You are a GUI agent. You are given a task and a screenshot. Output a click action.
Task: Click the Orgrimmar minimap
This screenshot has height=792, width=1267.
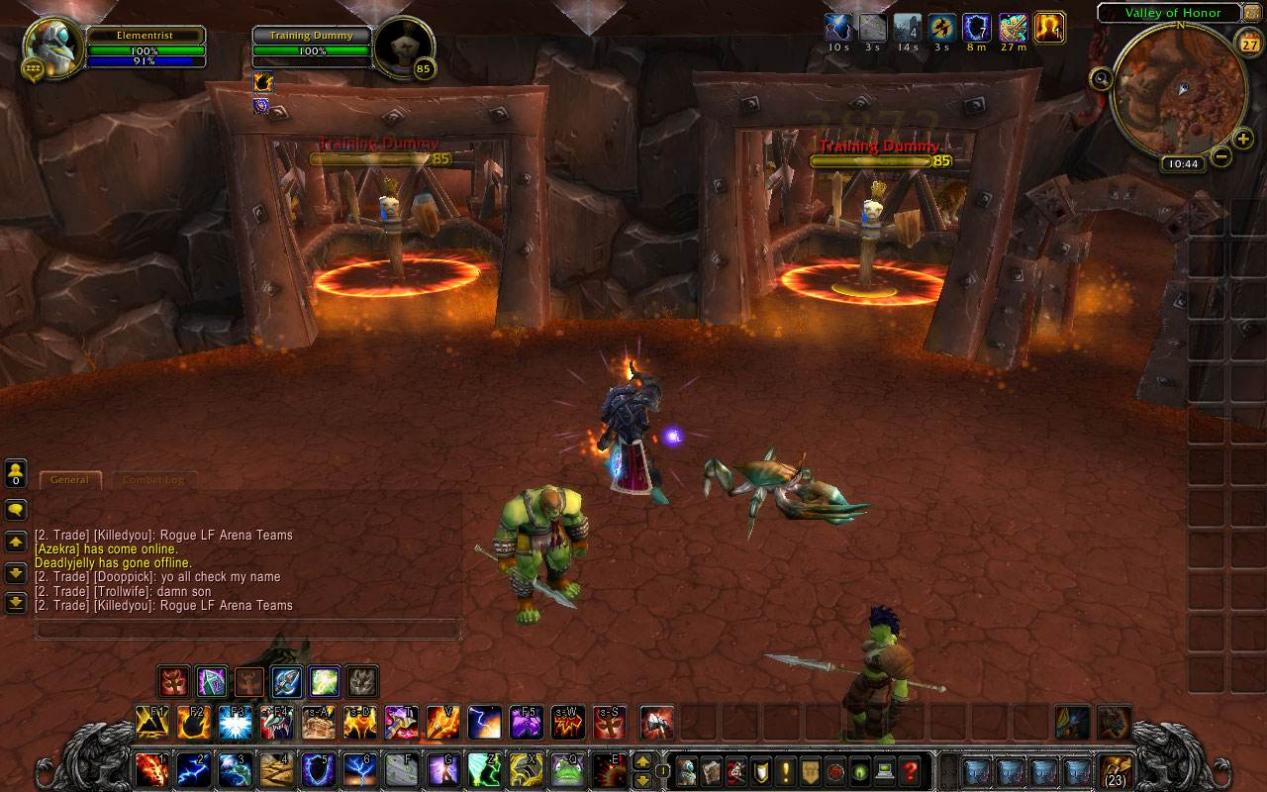point(1180,90)
